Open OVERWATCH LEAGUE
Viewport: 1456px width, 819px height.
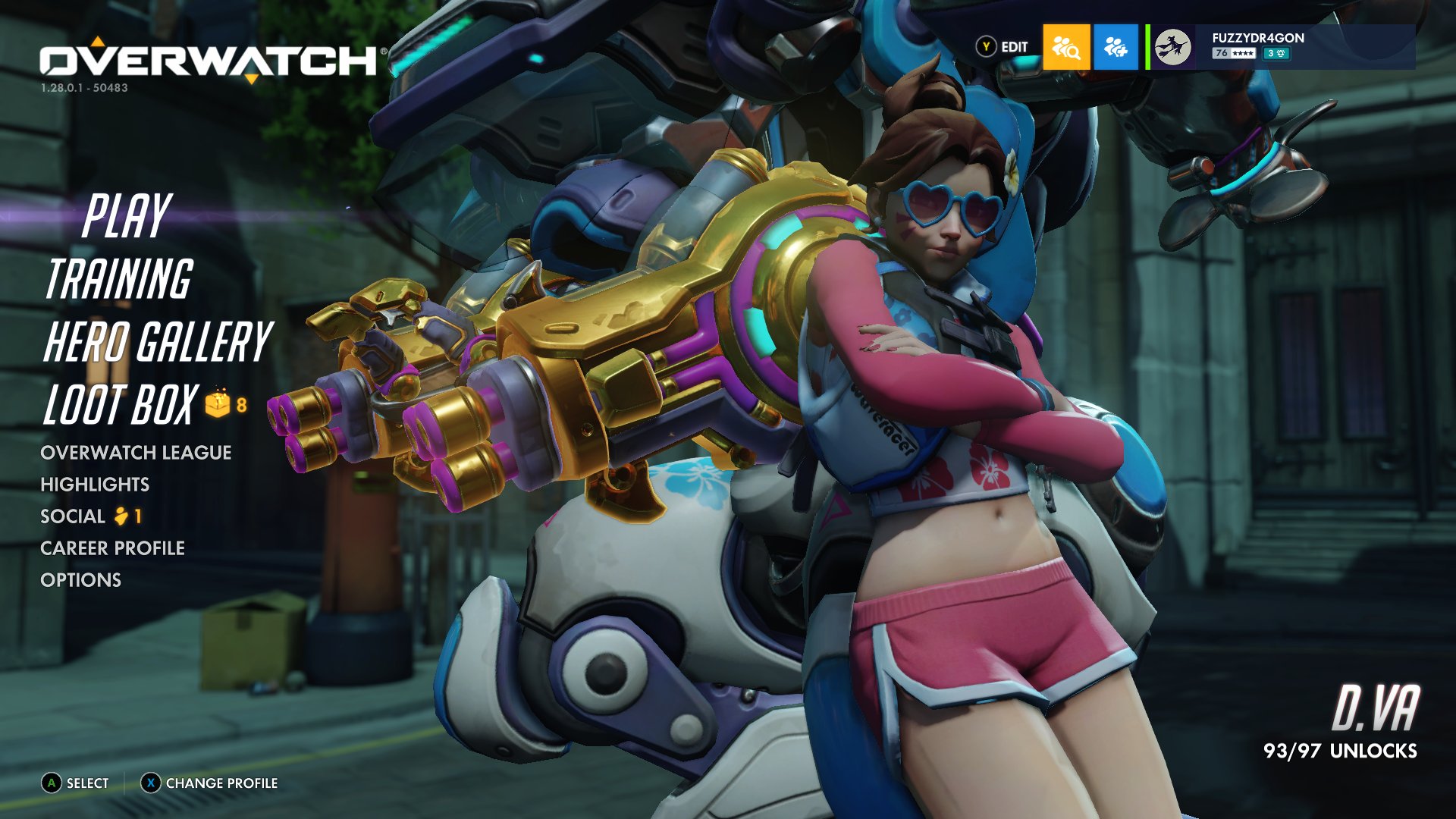pos(136,453)
